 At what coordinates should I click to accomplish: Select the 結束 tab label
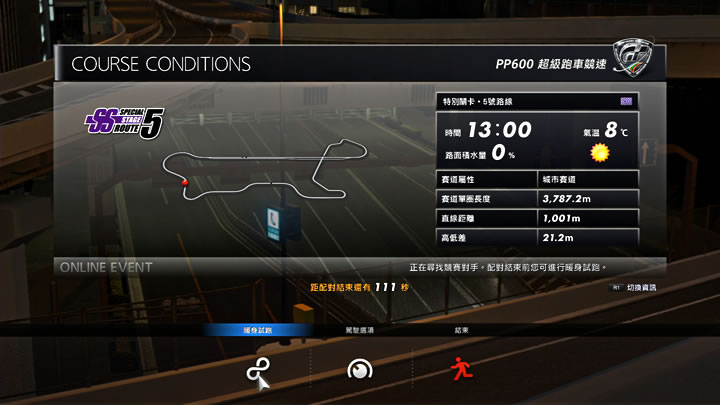(460, 330)
